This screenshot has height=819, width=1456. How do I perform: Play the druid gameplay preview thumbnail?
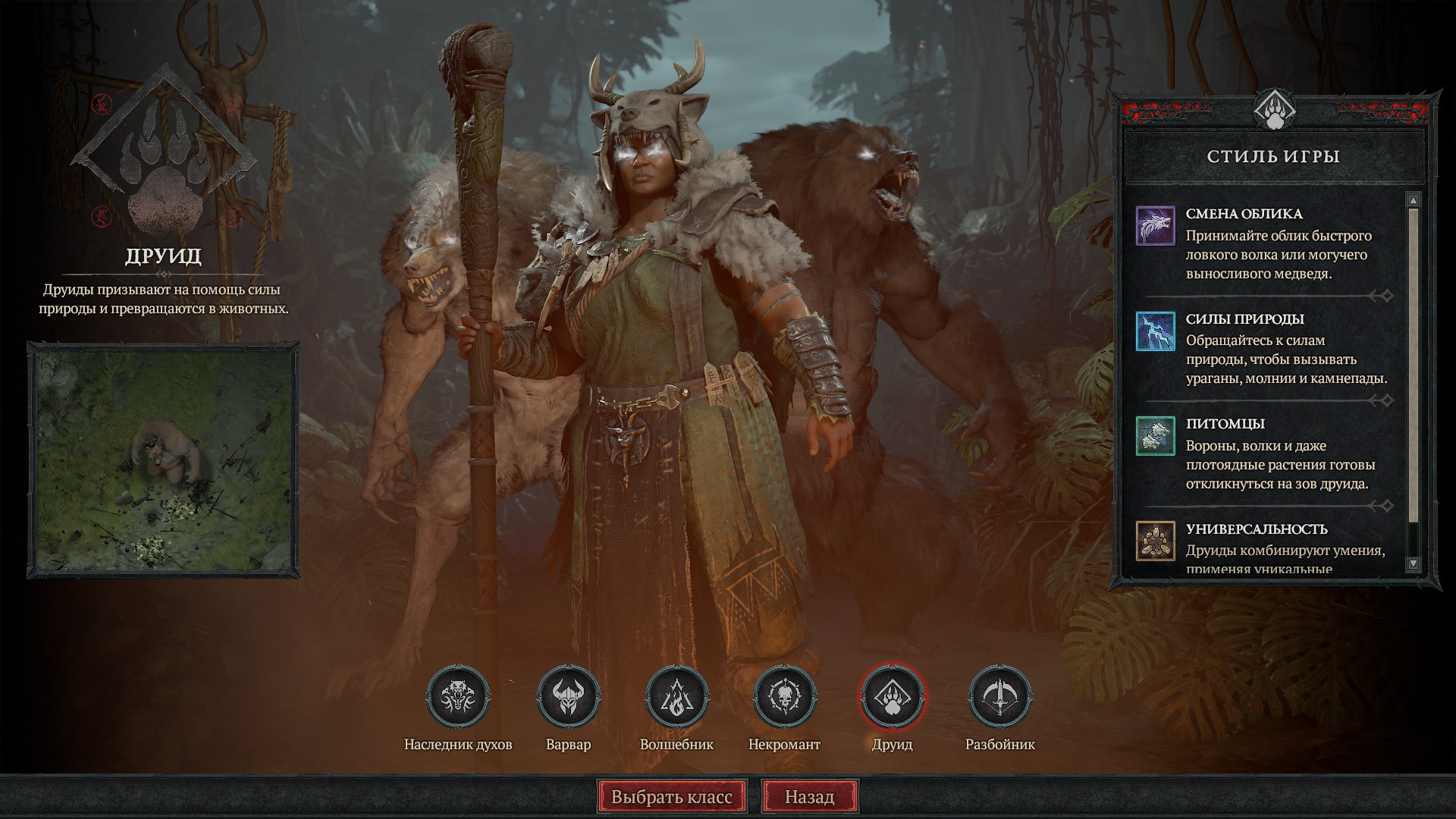point(163,460)
